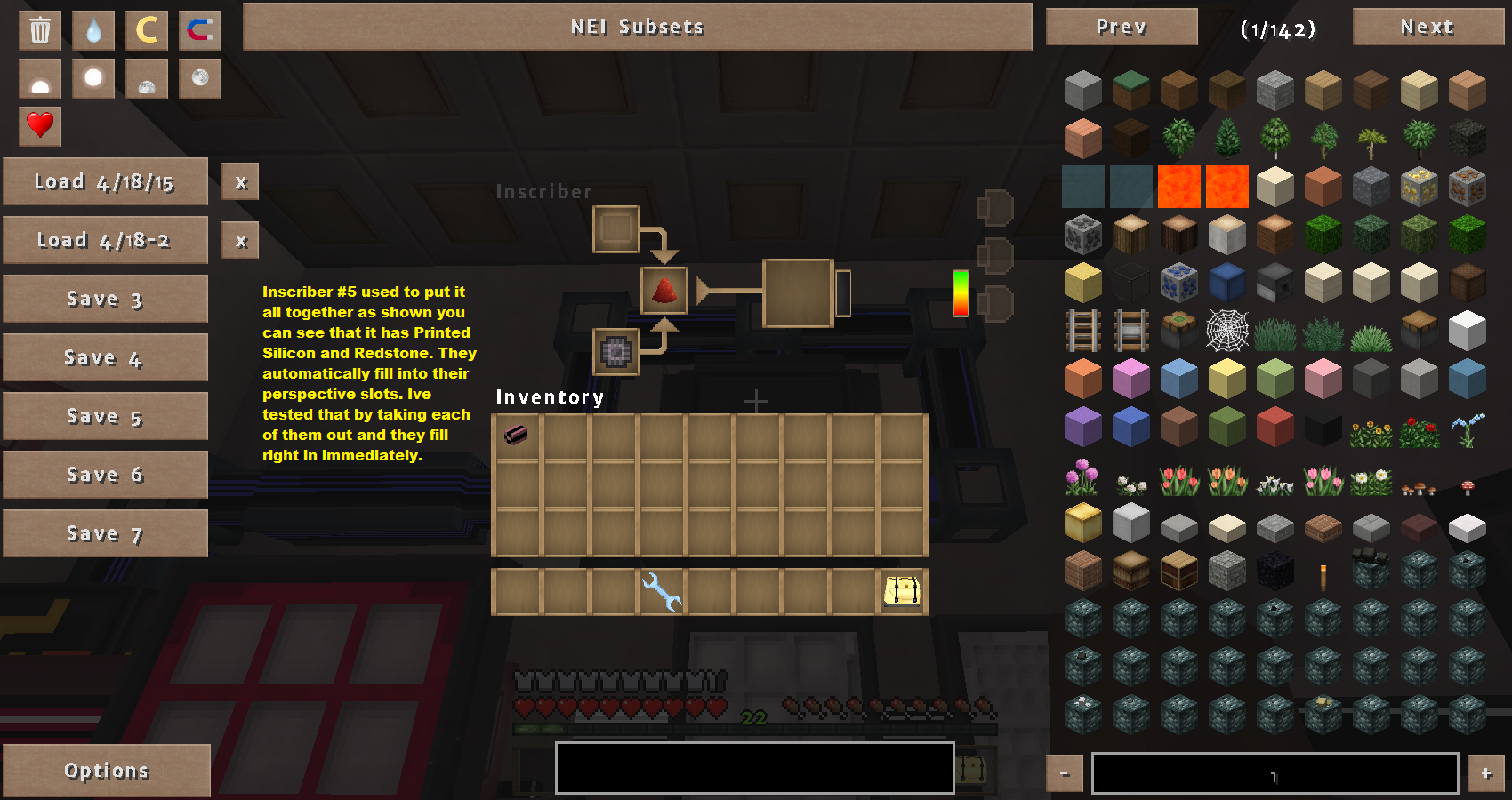Open the NEI Options menu

click(x=107, y=771)
